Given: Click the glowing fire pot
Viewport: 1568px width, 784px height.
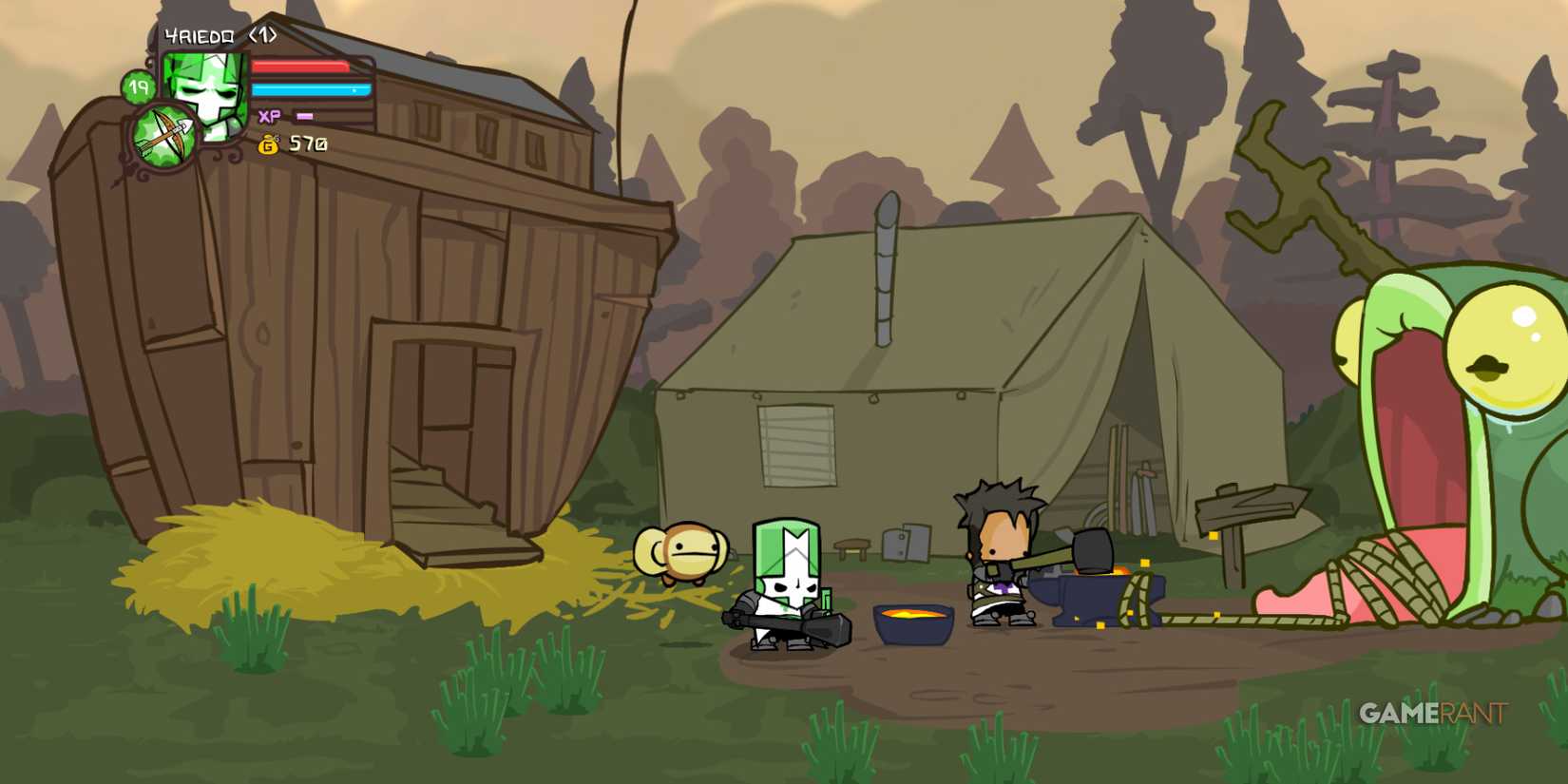Looking at the screenshot, I should (x=910, y=622).
